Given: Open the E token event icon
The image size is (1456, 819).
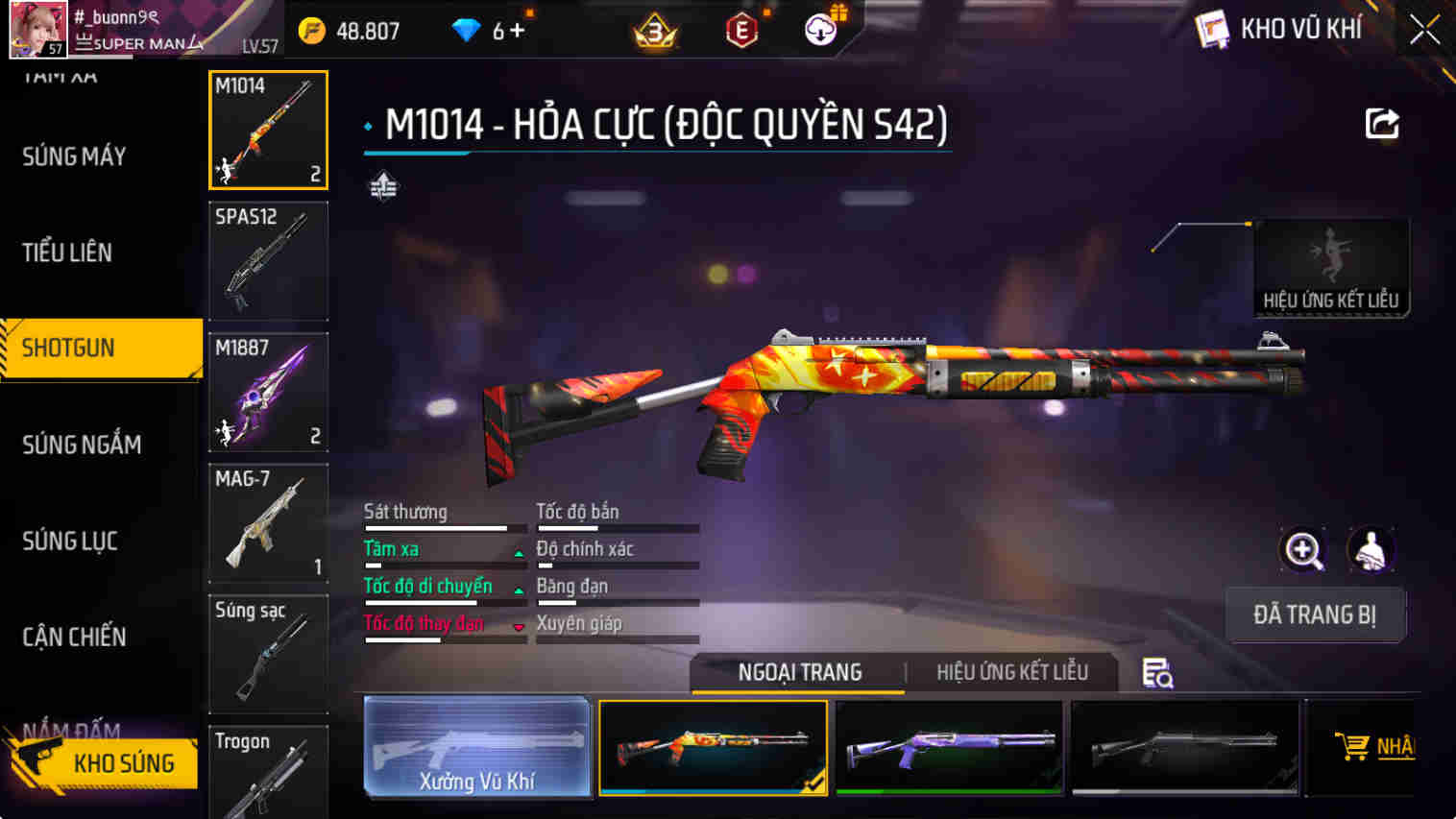Looking at the screenshot, I should [x=740, y=30].
